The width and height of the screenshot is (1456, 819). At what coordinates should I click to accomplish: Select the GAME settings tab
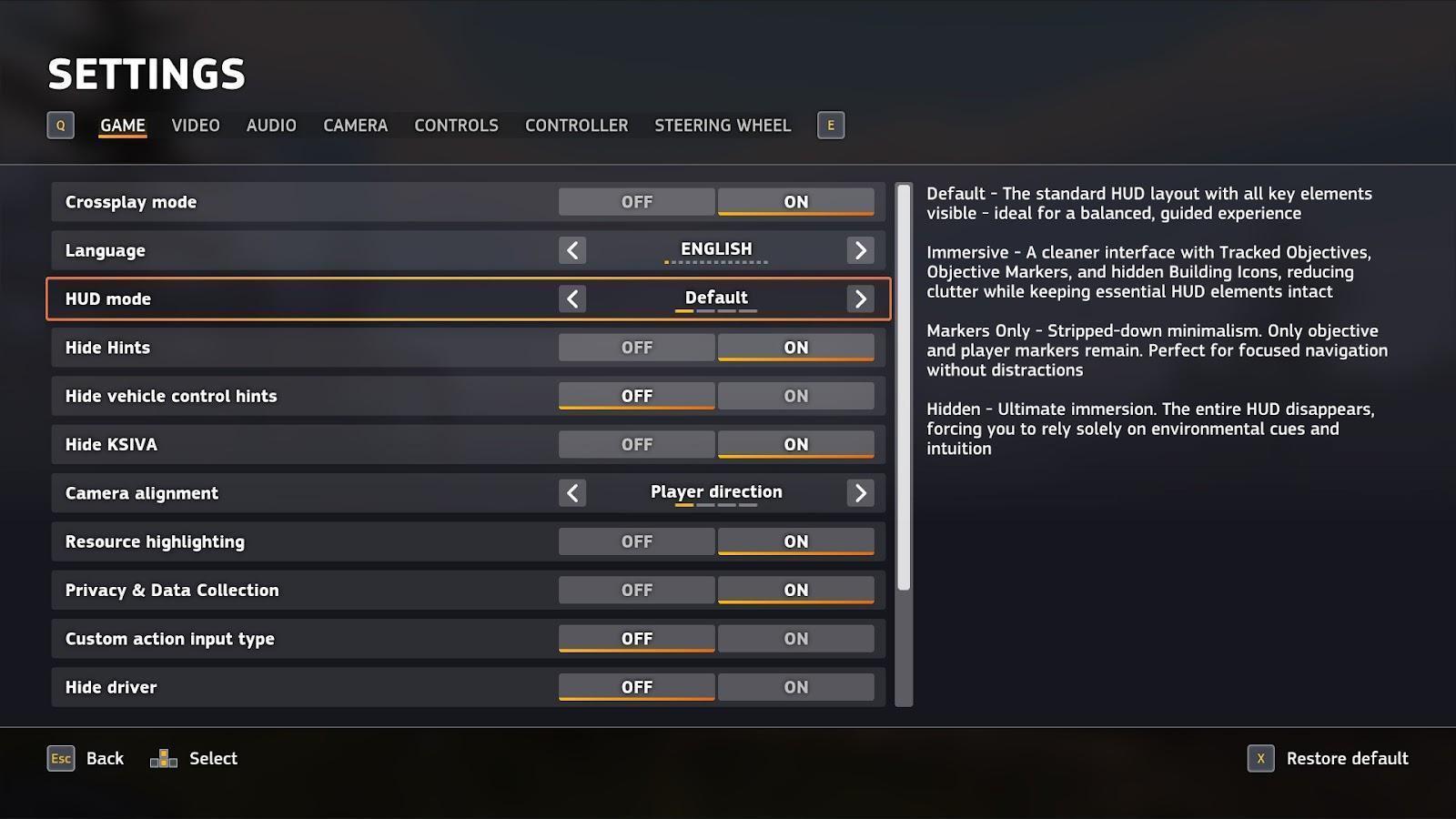coord(123,126)
